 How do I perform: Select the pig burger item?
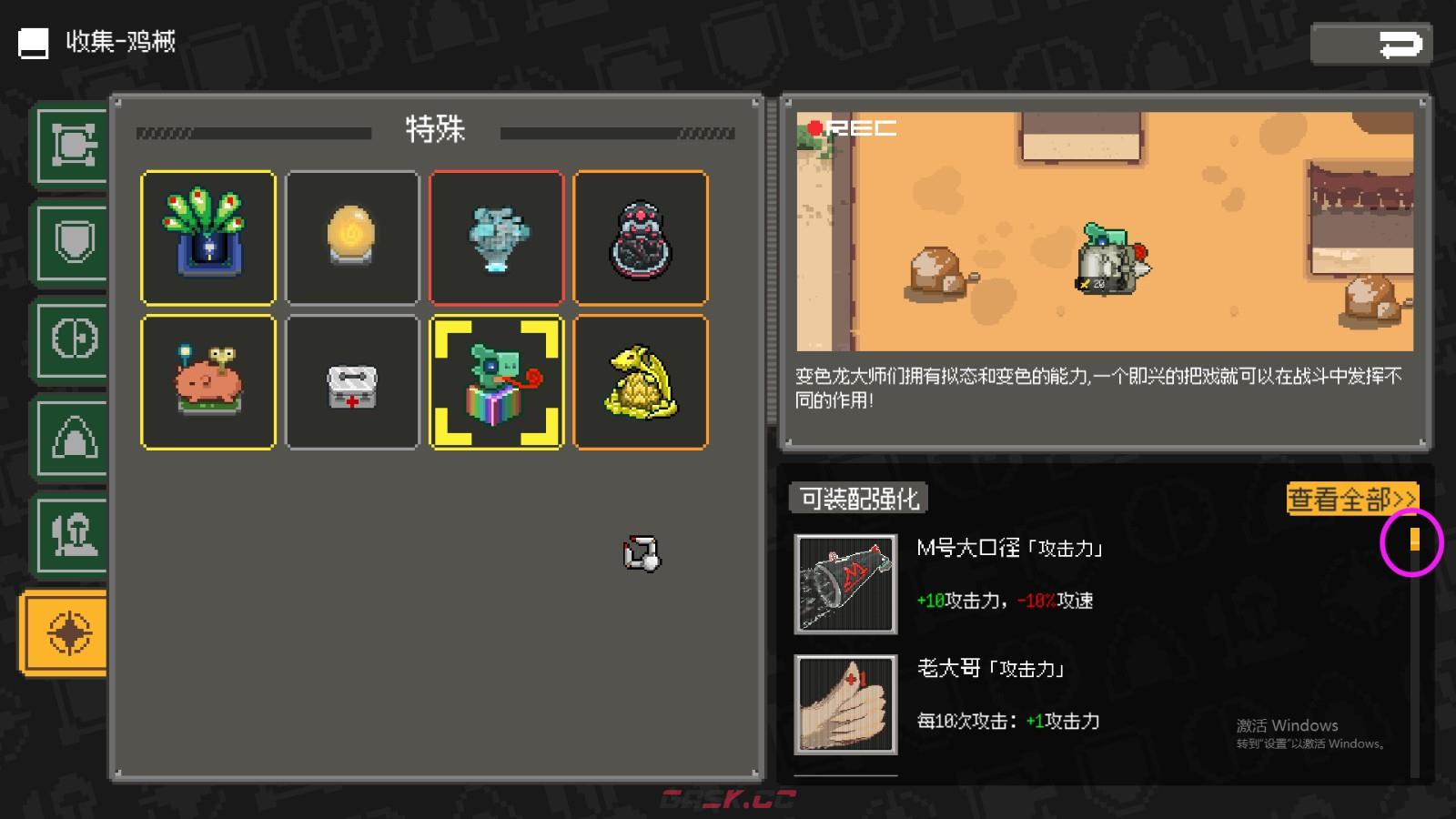pyautogui.click(x=207, y=382)
